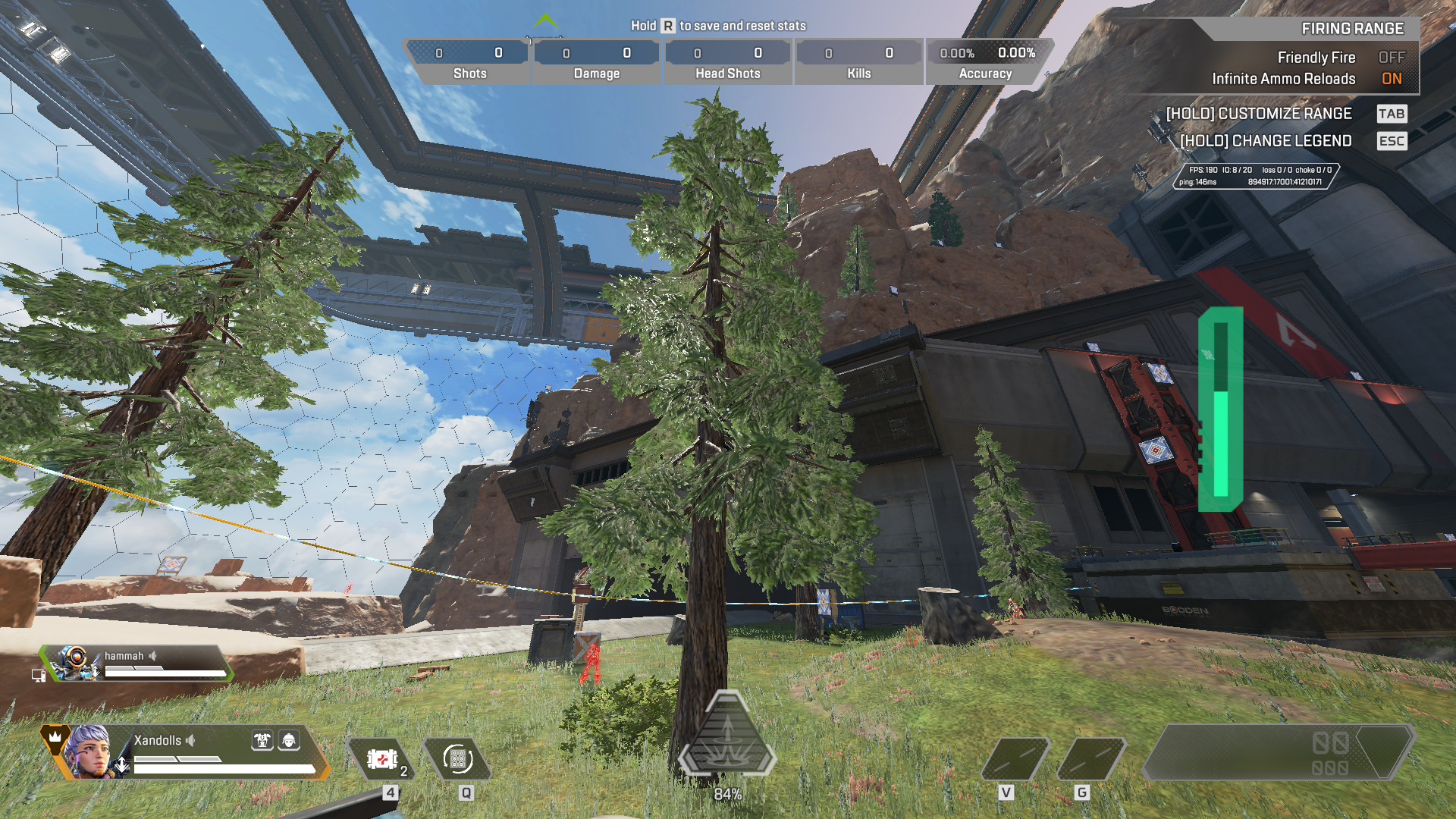Click teammate hammah's squad card
Image resolution: width=1456 pixels, height=819 pixels.
pos(136,664)
